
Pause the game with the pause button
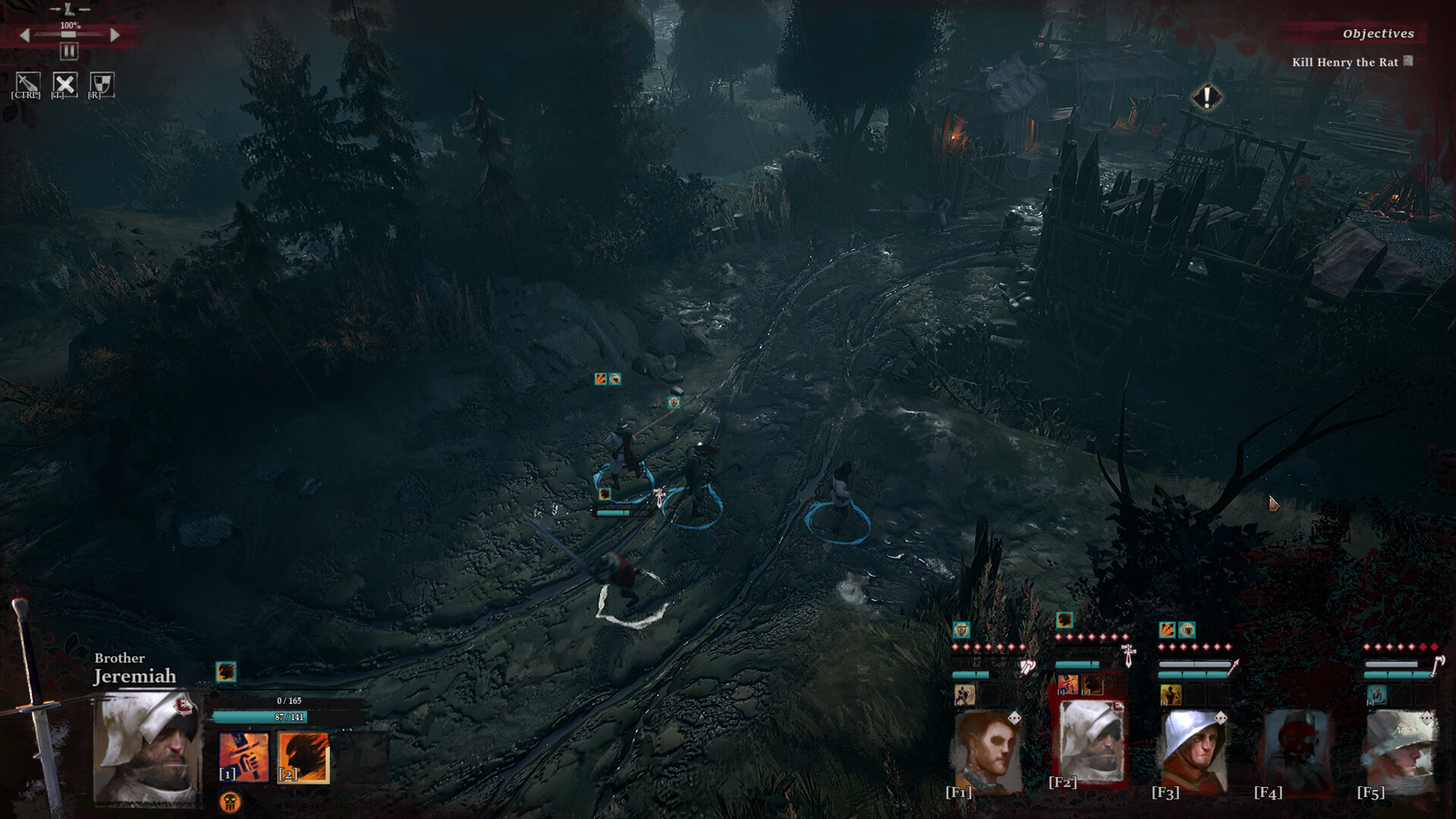[69, 52]
